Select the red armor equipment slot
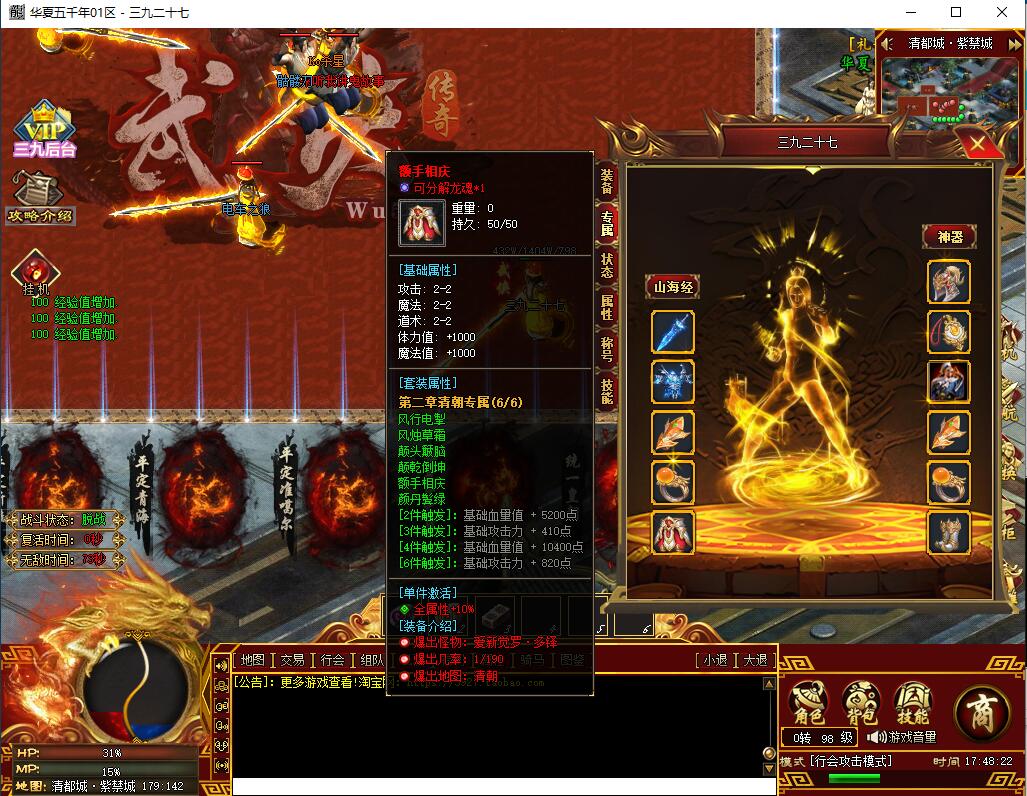Viewport: 1027px width, 796px height. pos(672,532)
